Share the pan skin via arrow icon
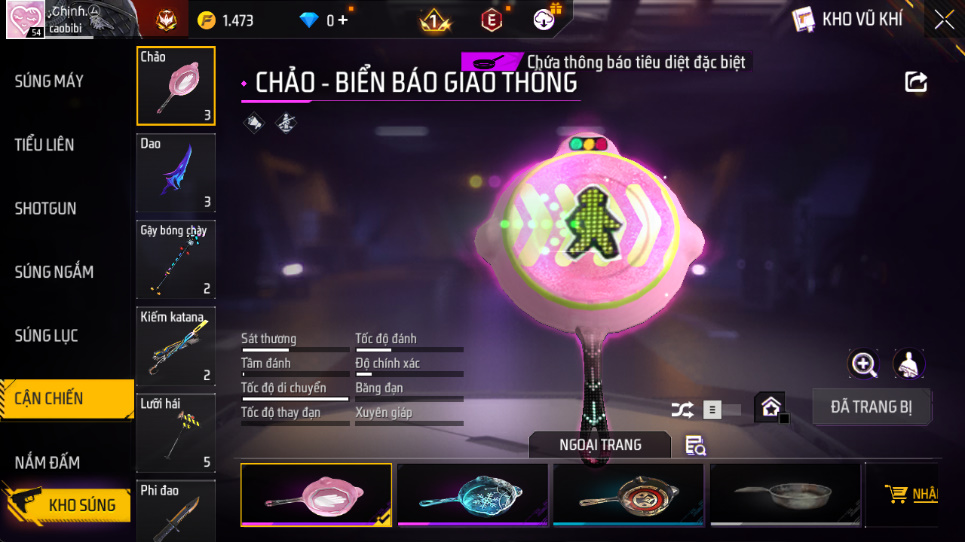965x542 pixels. pos(916,82)
